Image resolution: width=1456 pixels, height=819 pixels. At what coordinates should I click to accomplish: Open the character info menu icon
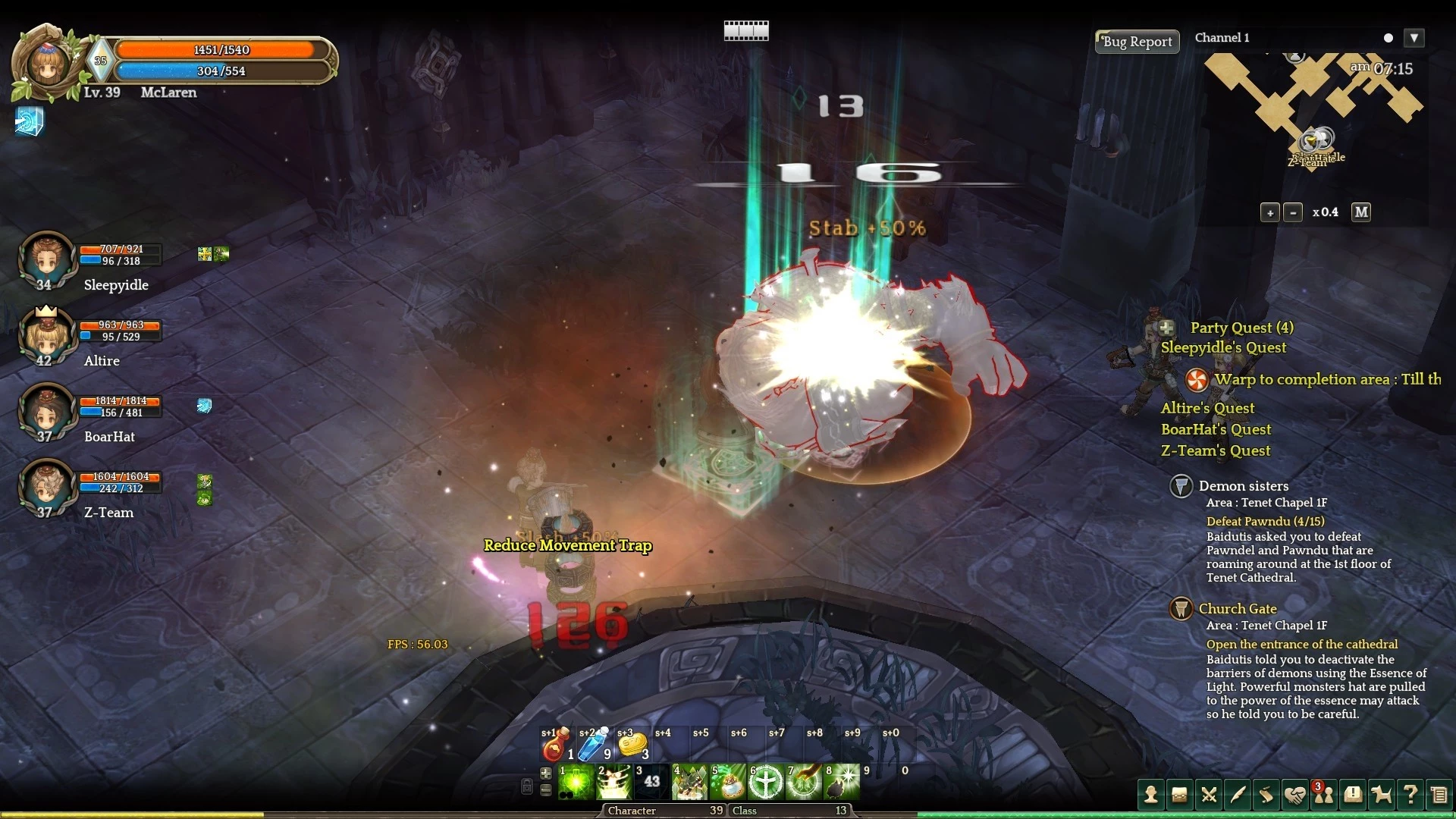click(1151, 795)
